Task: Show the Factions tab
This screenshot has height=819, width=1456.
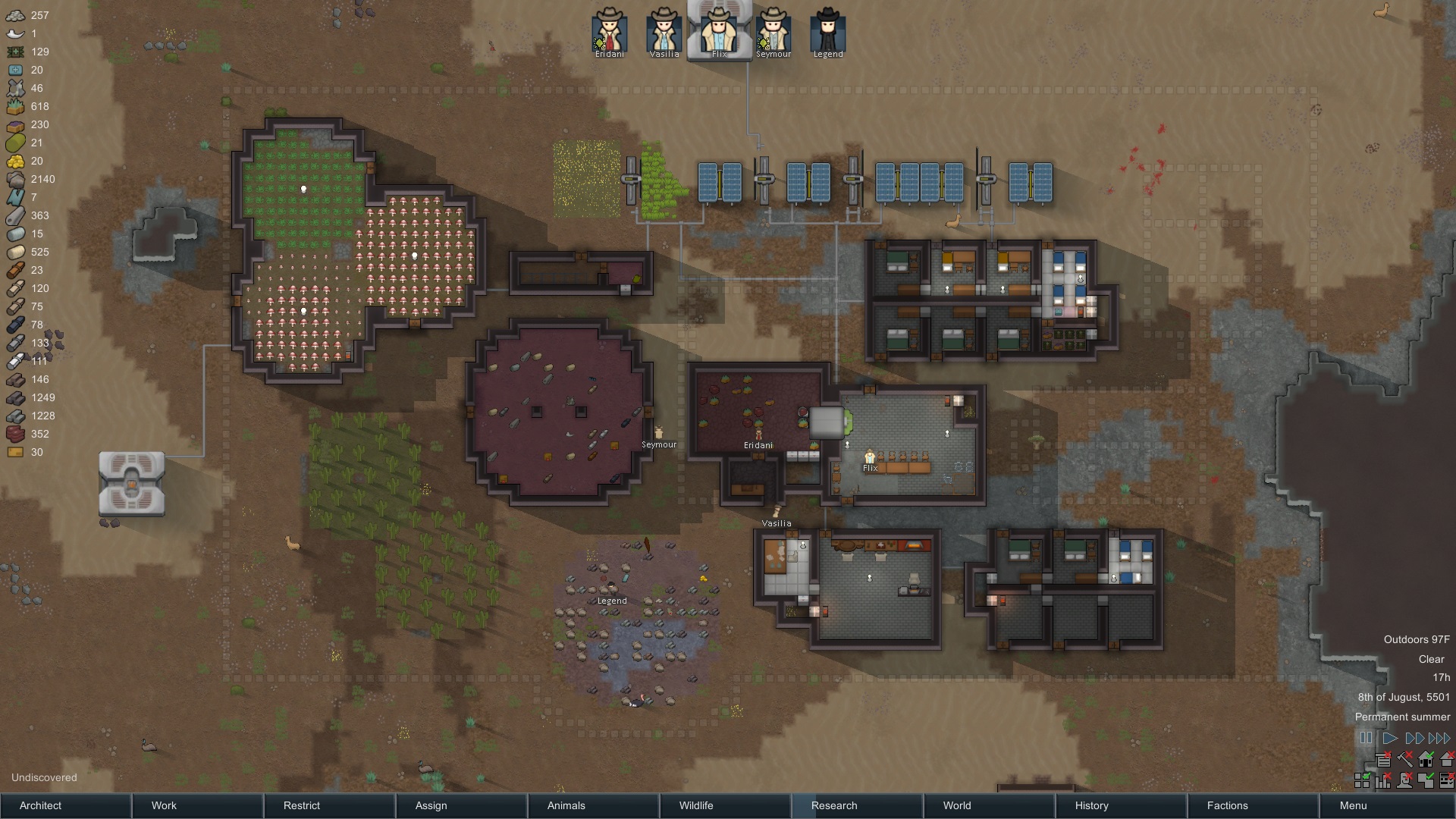Action: click(1253, 805)
